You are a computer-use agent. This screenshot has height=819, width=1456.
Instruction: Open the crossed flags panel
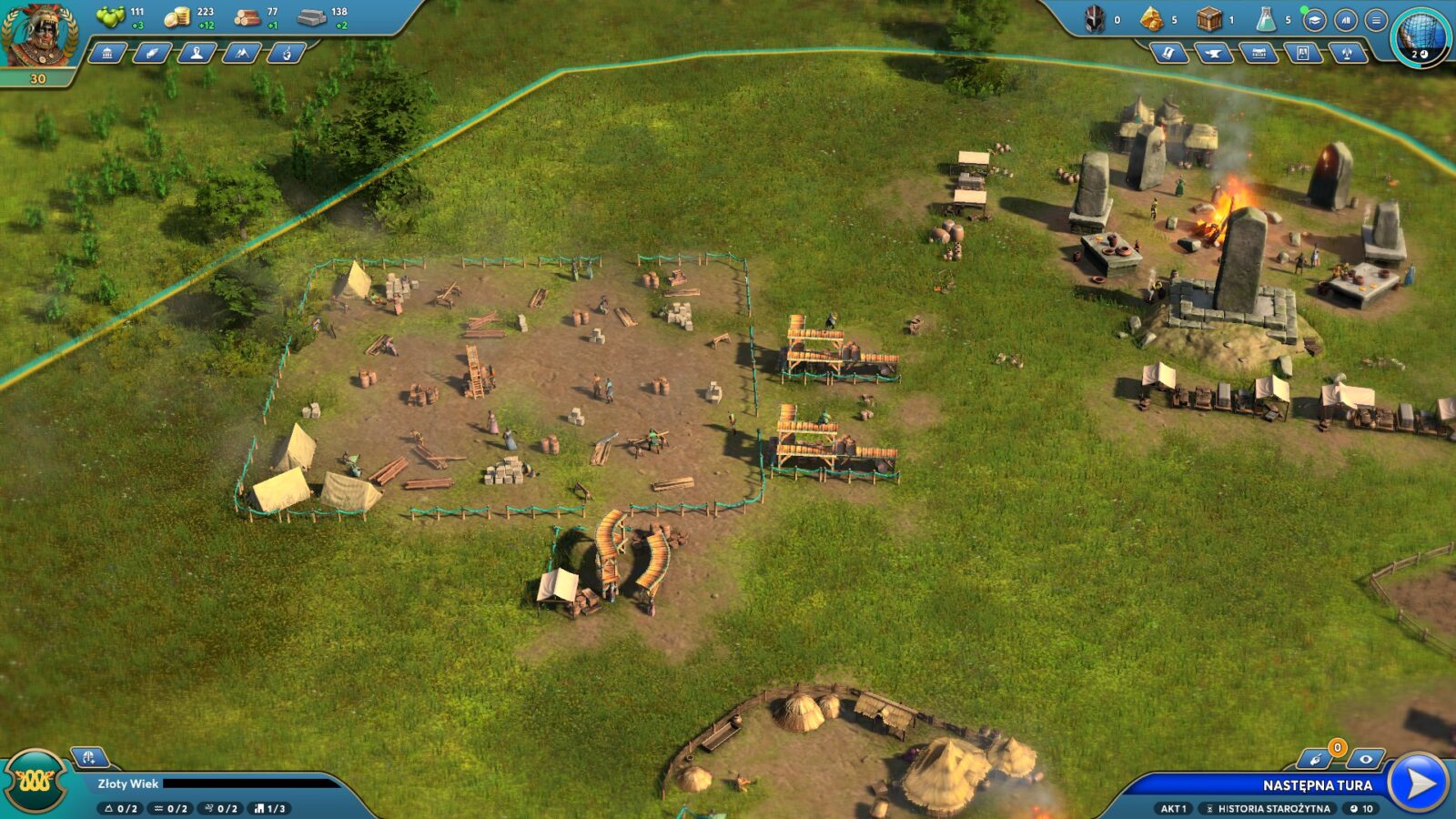click(1348, 54)
